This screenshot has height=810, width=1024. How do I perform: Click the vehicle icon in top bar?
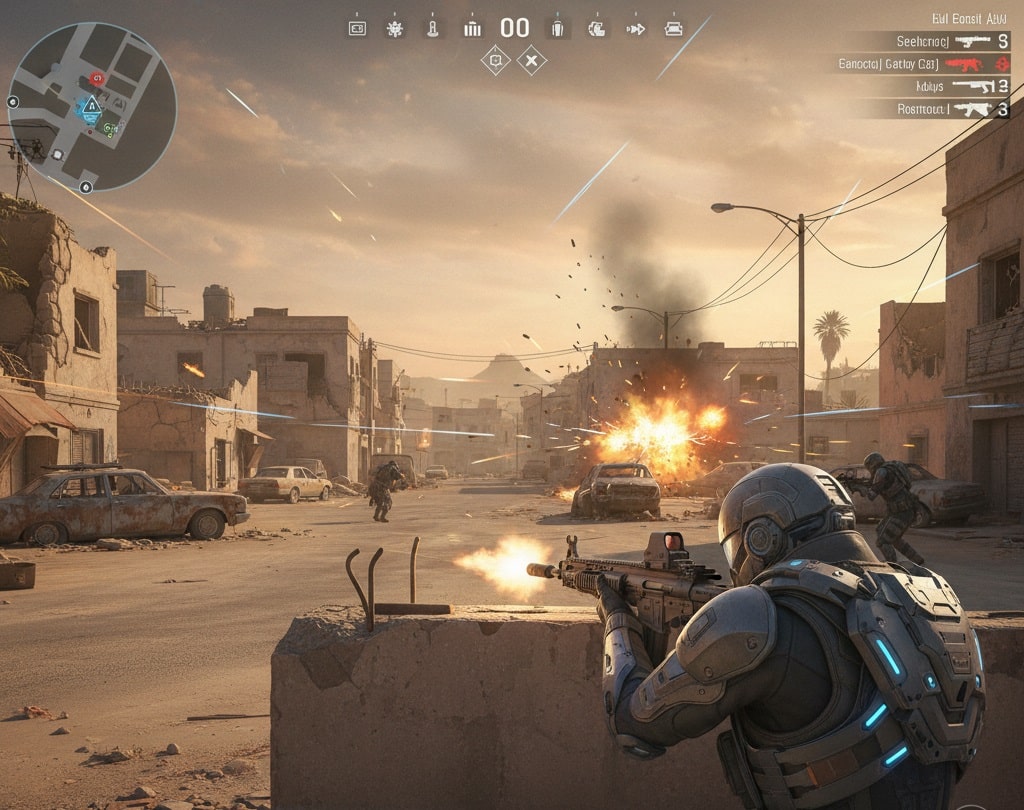coord(674,28)
